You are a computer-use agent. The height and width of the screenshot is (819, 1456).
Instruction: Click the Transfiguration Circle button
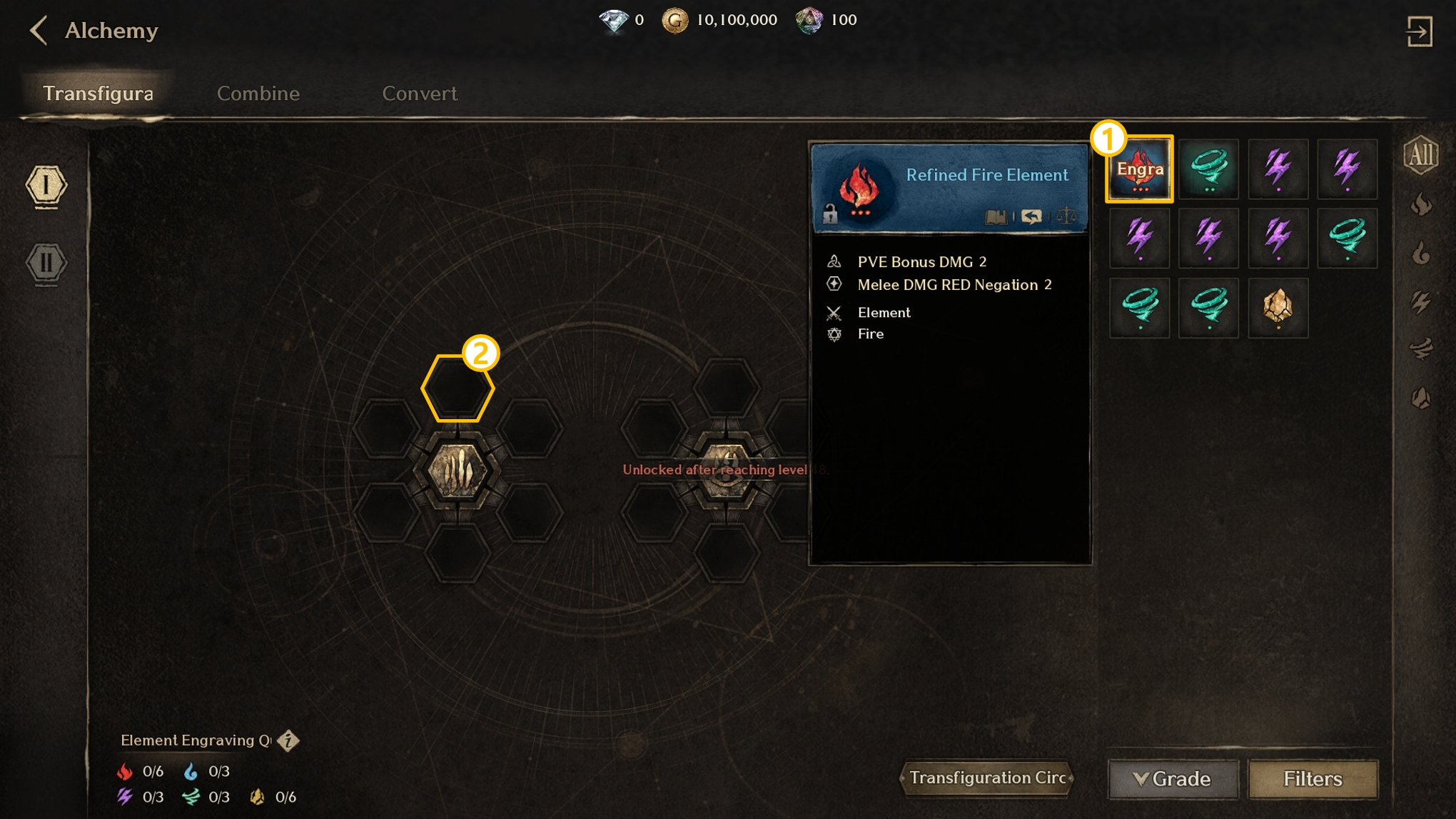[x=987, y=778]
